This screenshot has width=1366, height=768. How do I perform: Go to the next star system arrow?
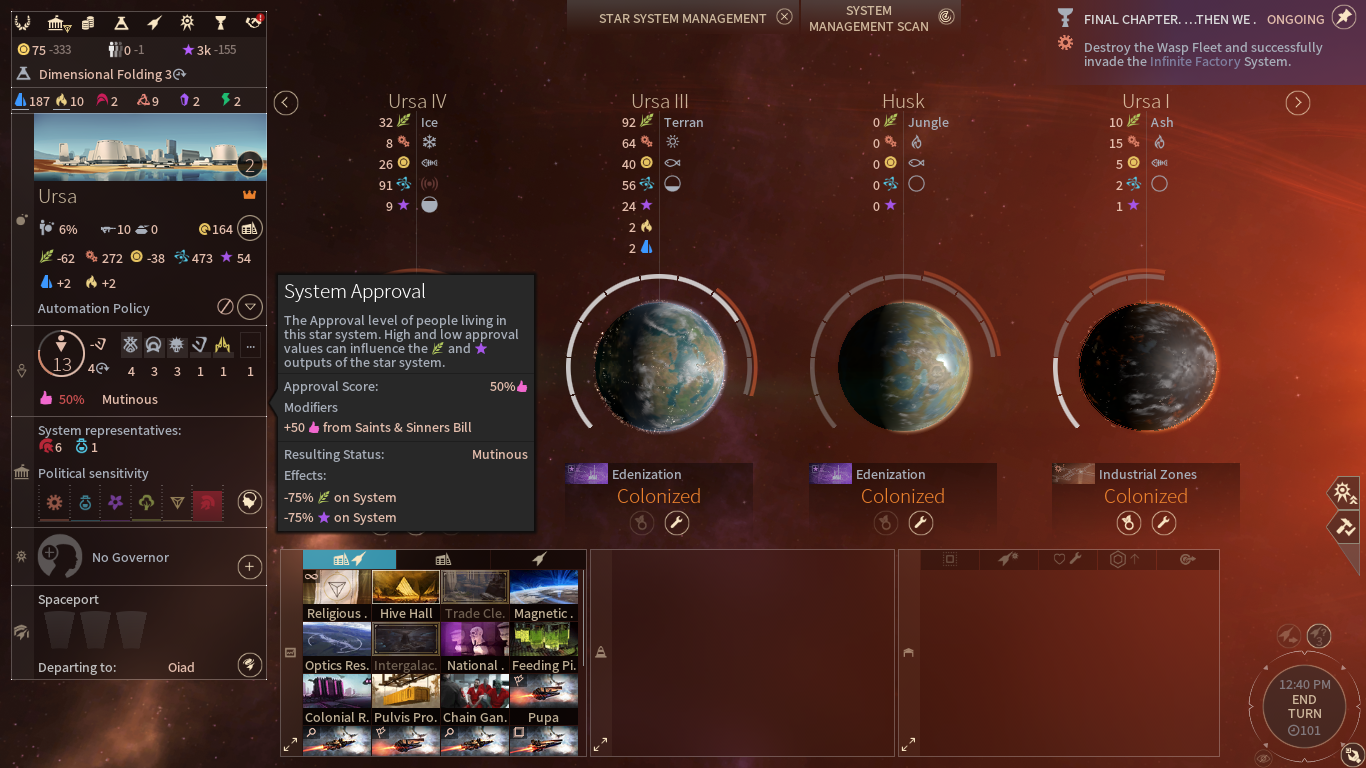coord(1298,103)
